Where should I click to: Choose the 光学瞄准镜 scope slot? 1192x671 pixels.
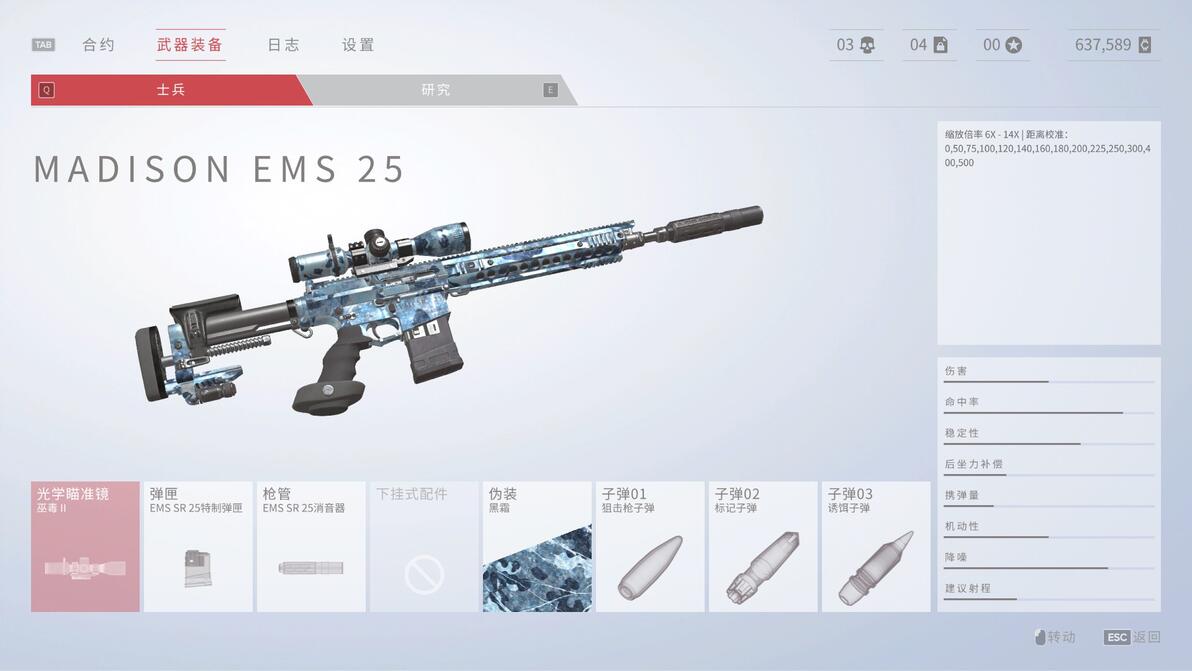point(85,547)
